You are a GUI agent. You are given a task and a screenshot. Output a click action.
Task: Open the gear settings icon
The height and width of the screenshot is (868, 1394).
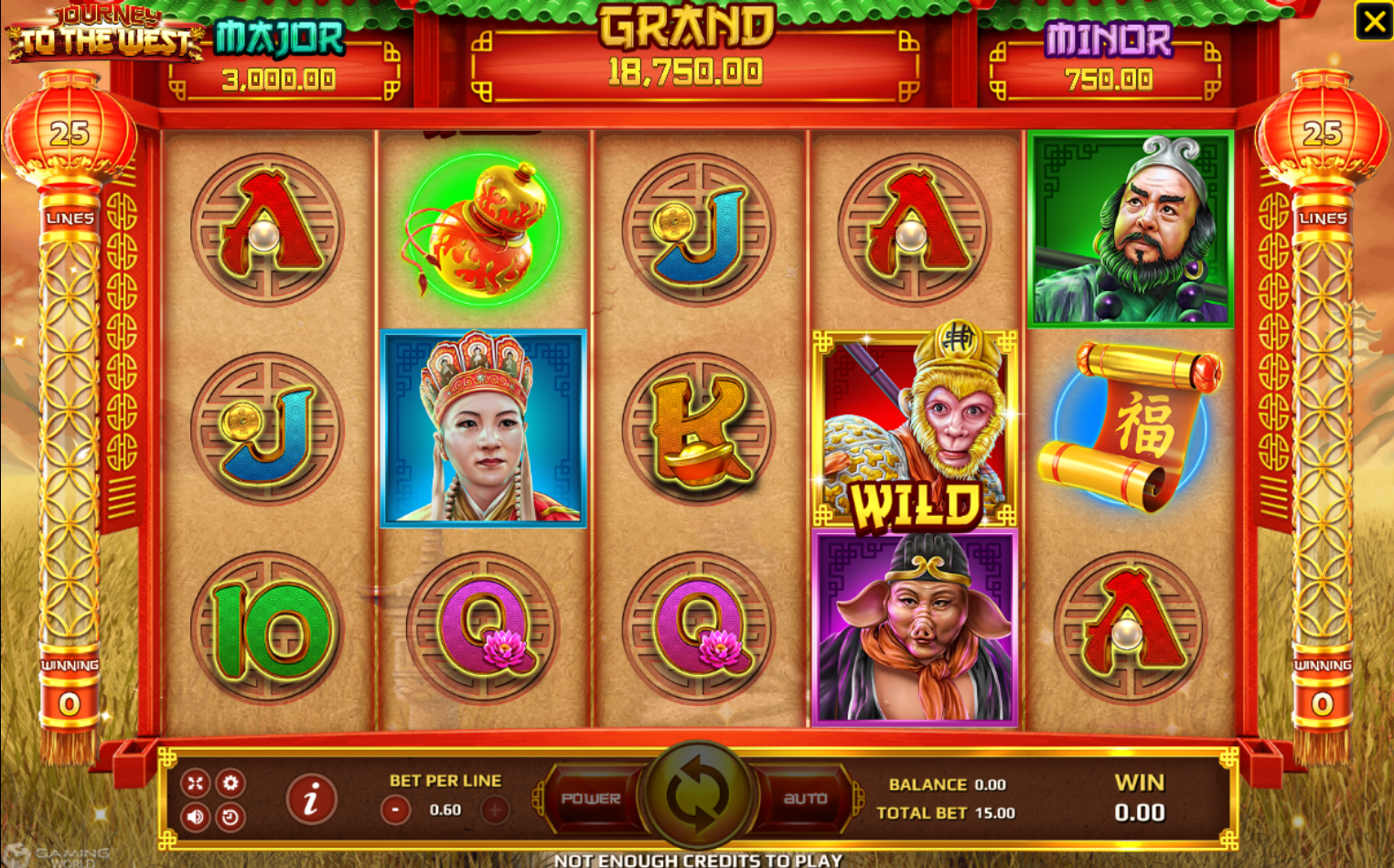(x=231, y=783)
